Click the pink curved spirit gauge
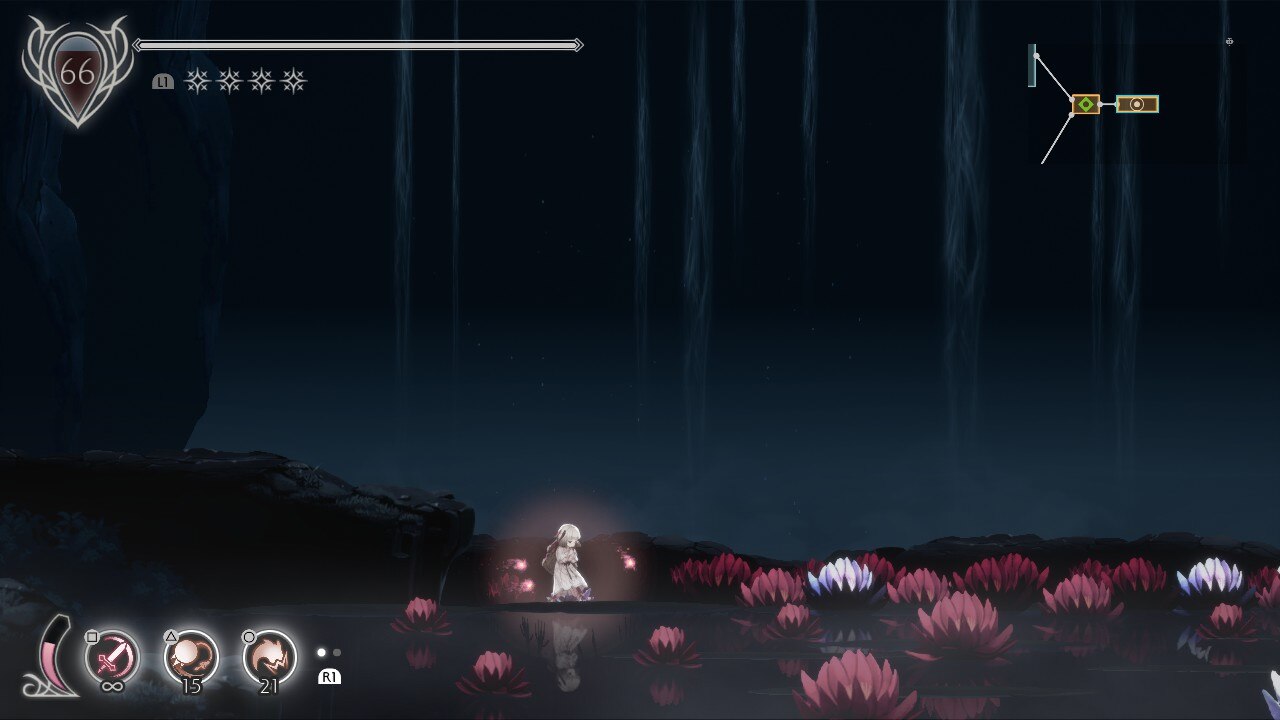The width and height of the screenshot is (1280, 720). 57,657
